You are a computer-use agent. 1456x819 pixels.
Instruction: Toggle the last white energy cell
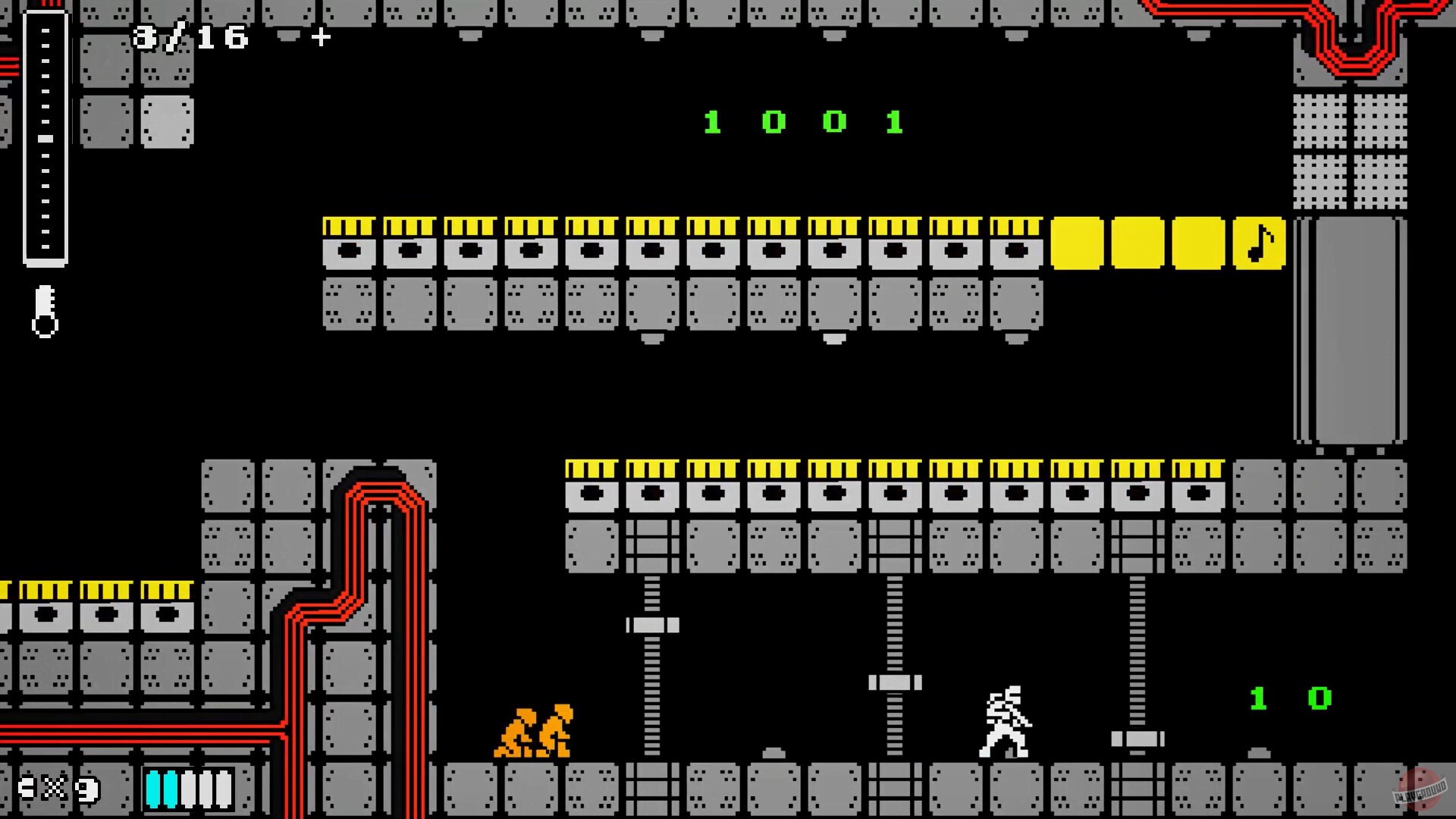click(221, 789)
